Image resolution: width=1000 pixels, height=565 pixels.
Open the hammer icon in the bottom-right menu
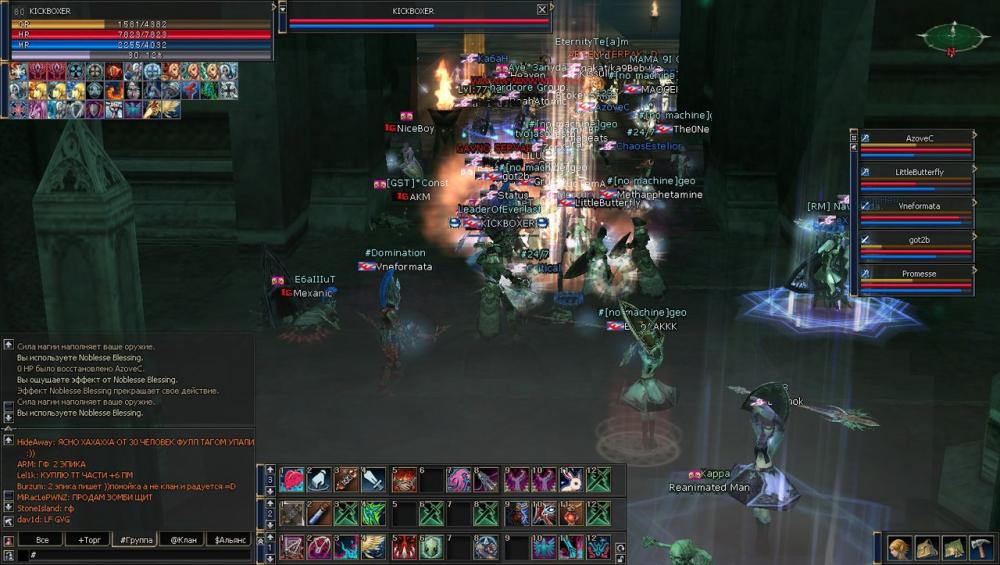click(980, 548)
